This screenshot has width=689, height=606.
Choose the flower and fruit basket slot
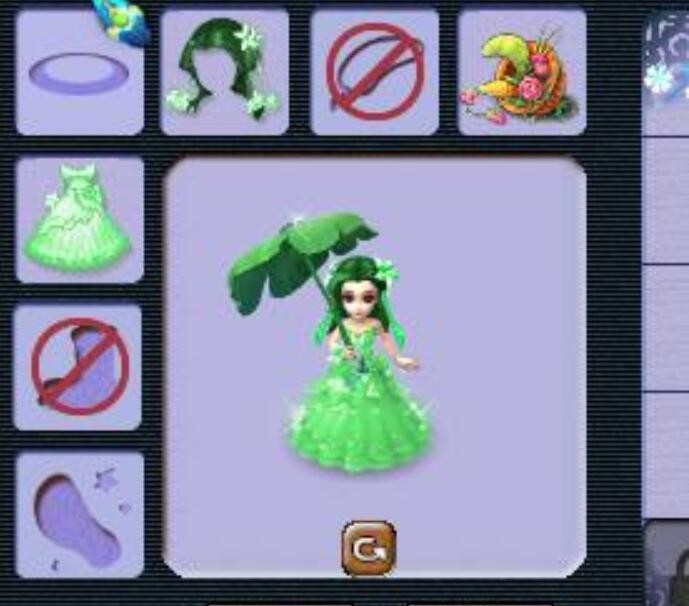coord(521,71)
